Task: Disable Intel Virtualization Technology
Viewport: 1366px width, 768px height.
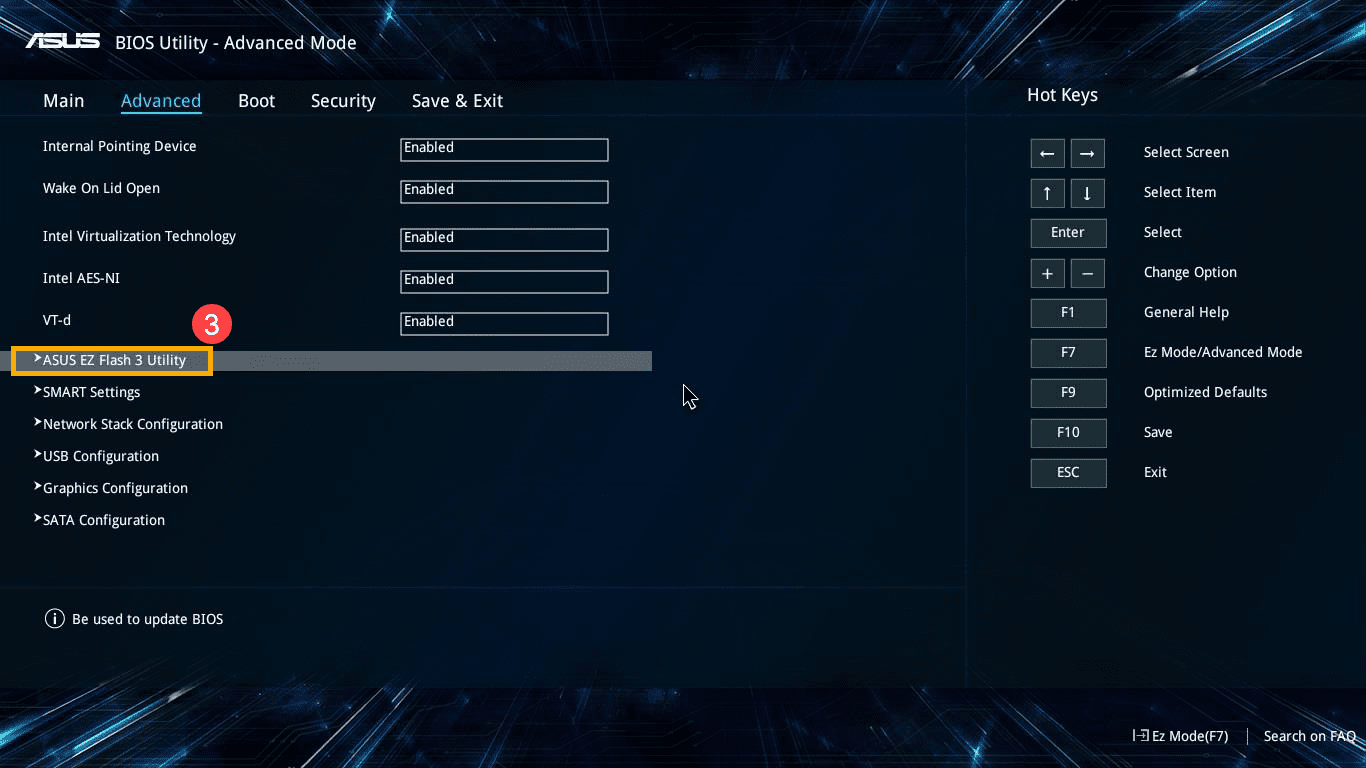Action: pyautogui.click(x=503, y=239)
